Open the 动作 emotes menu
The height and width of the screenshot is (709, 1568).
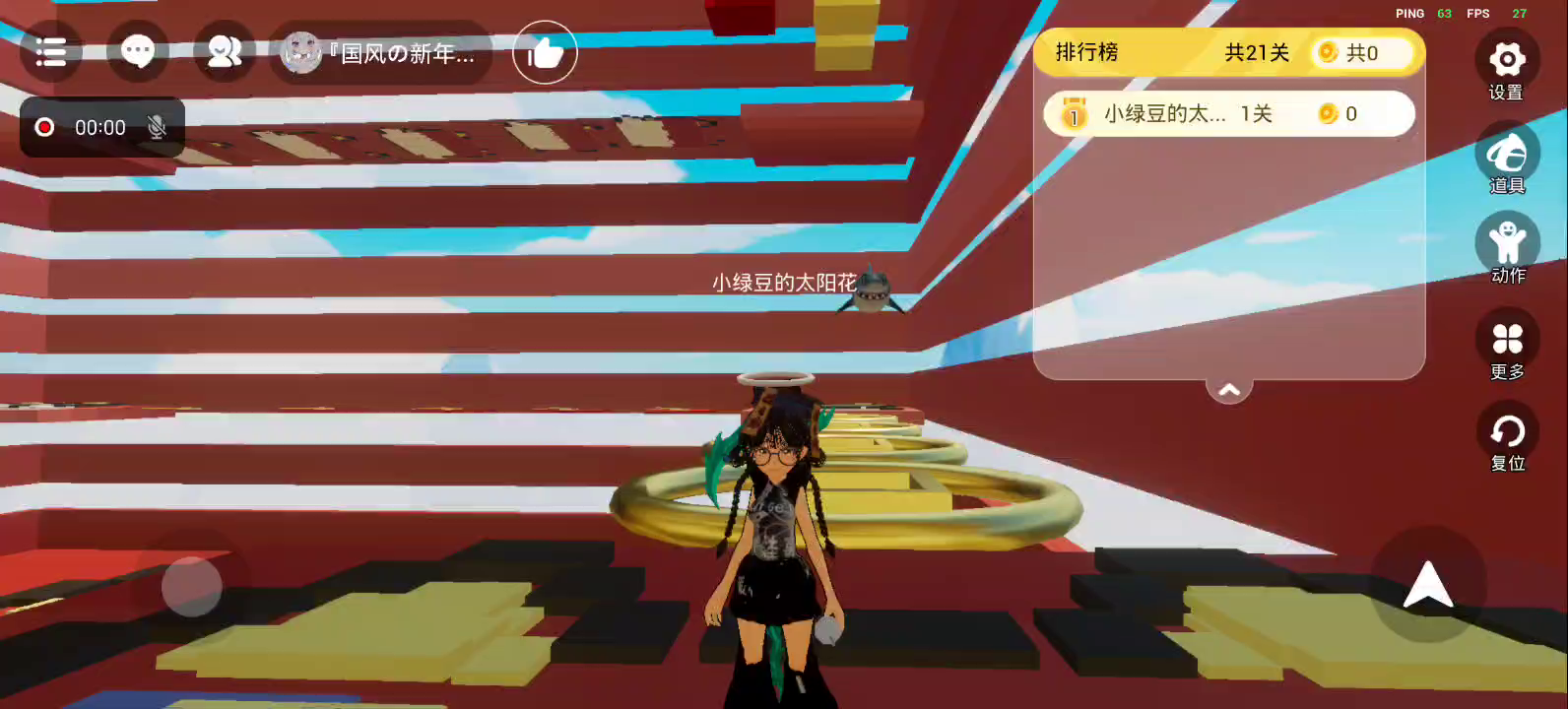point(1506,243)
